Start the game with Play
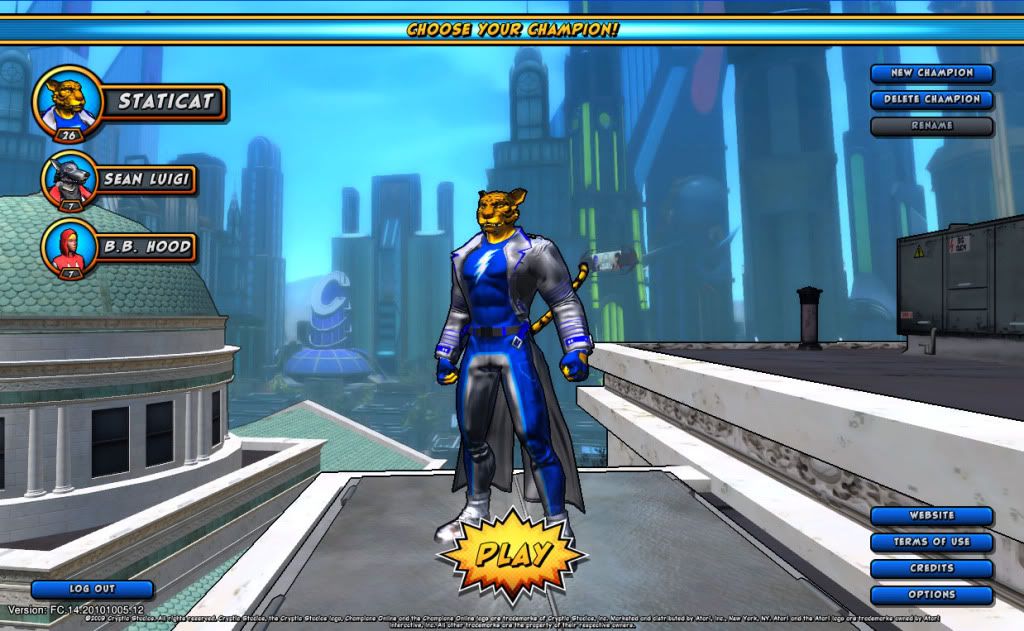This screenshot has width=1024, height=631. [x=512, y=551]
